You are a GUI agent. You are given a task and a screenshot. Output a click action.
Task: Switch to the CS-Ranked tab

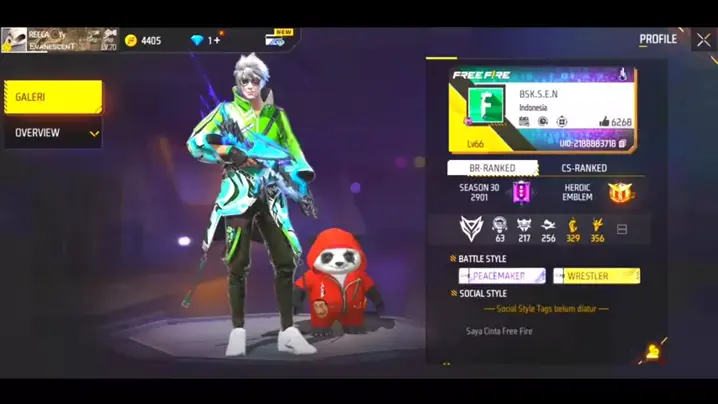click(x=584, y=169)
